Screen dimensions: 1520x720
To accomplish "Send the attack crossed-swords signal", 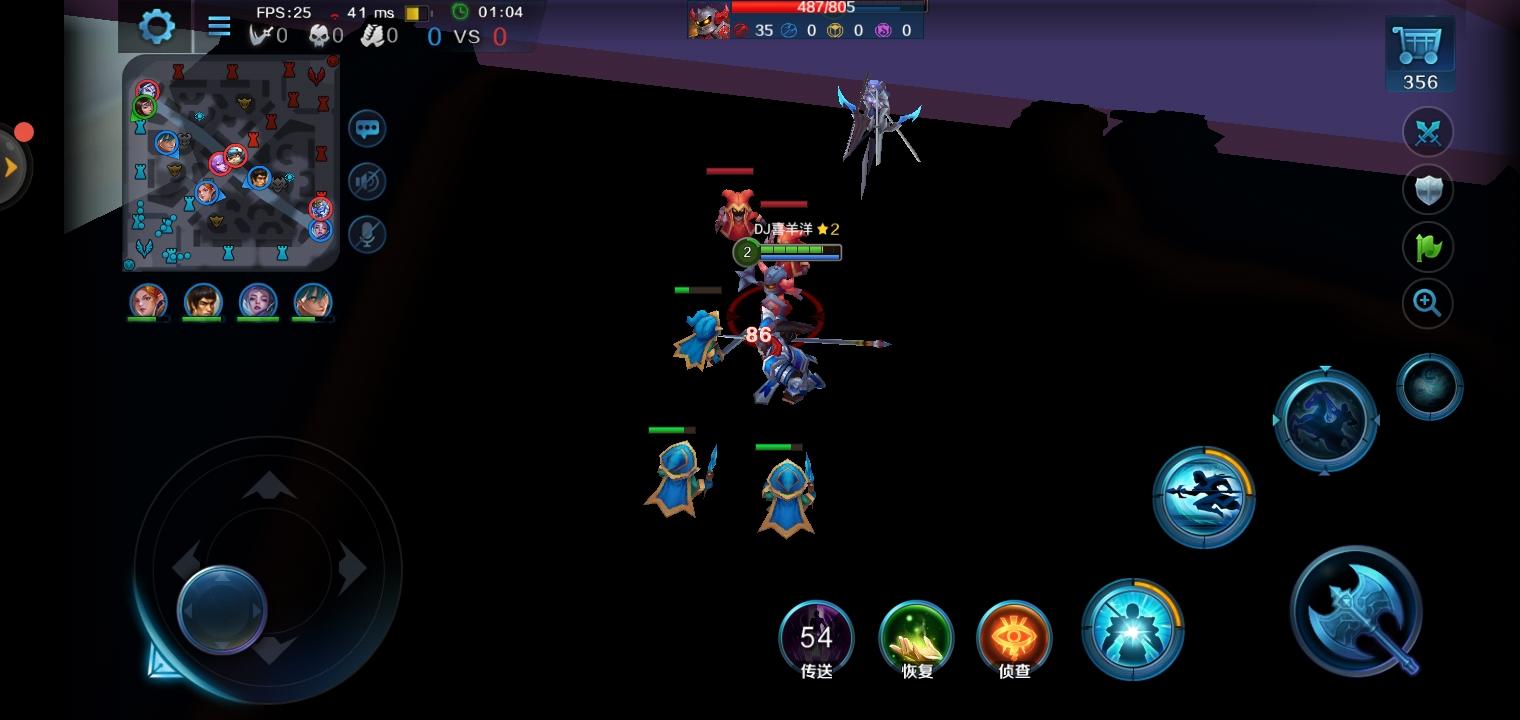I will coord(1428,131).
